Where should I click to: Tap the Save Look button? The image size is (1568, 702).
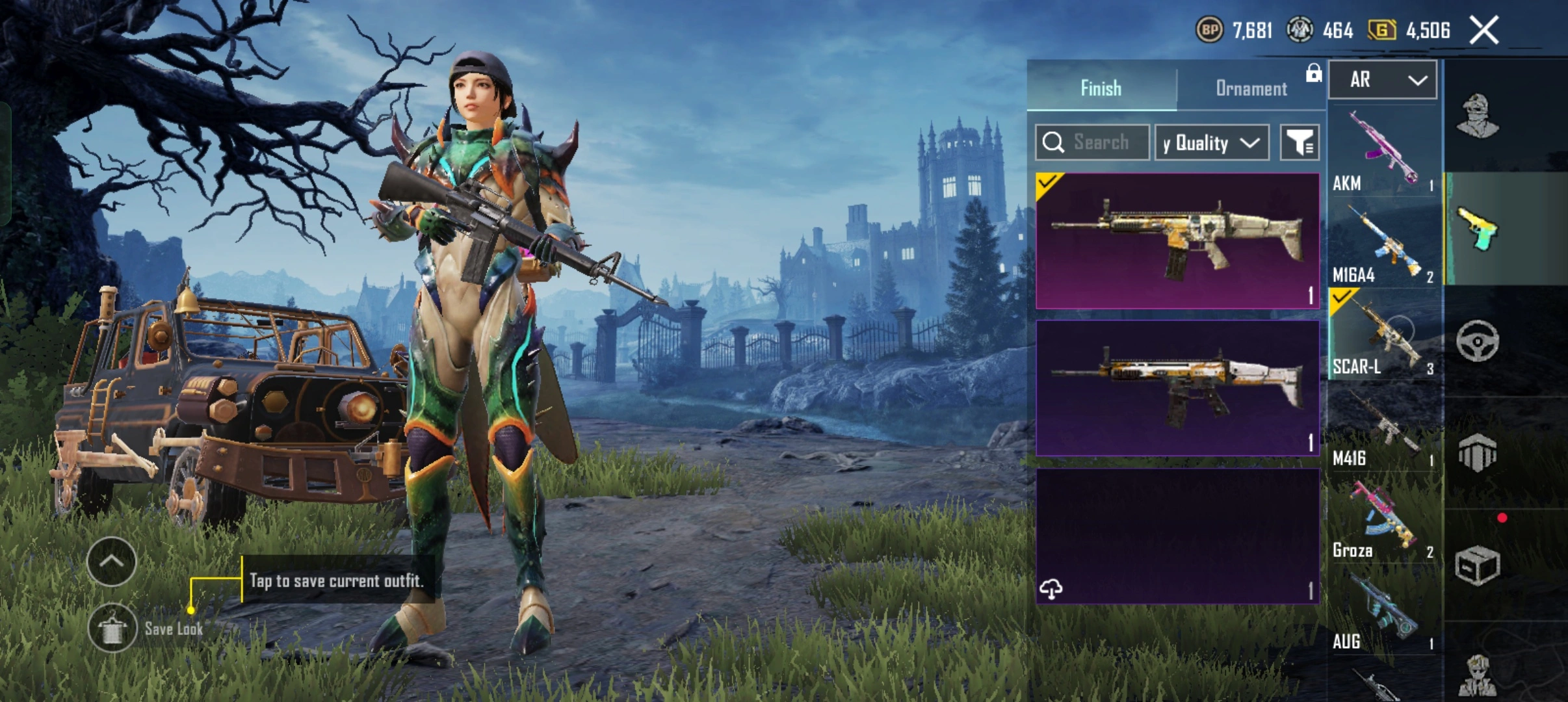(112, 629)
